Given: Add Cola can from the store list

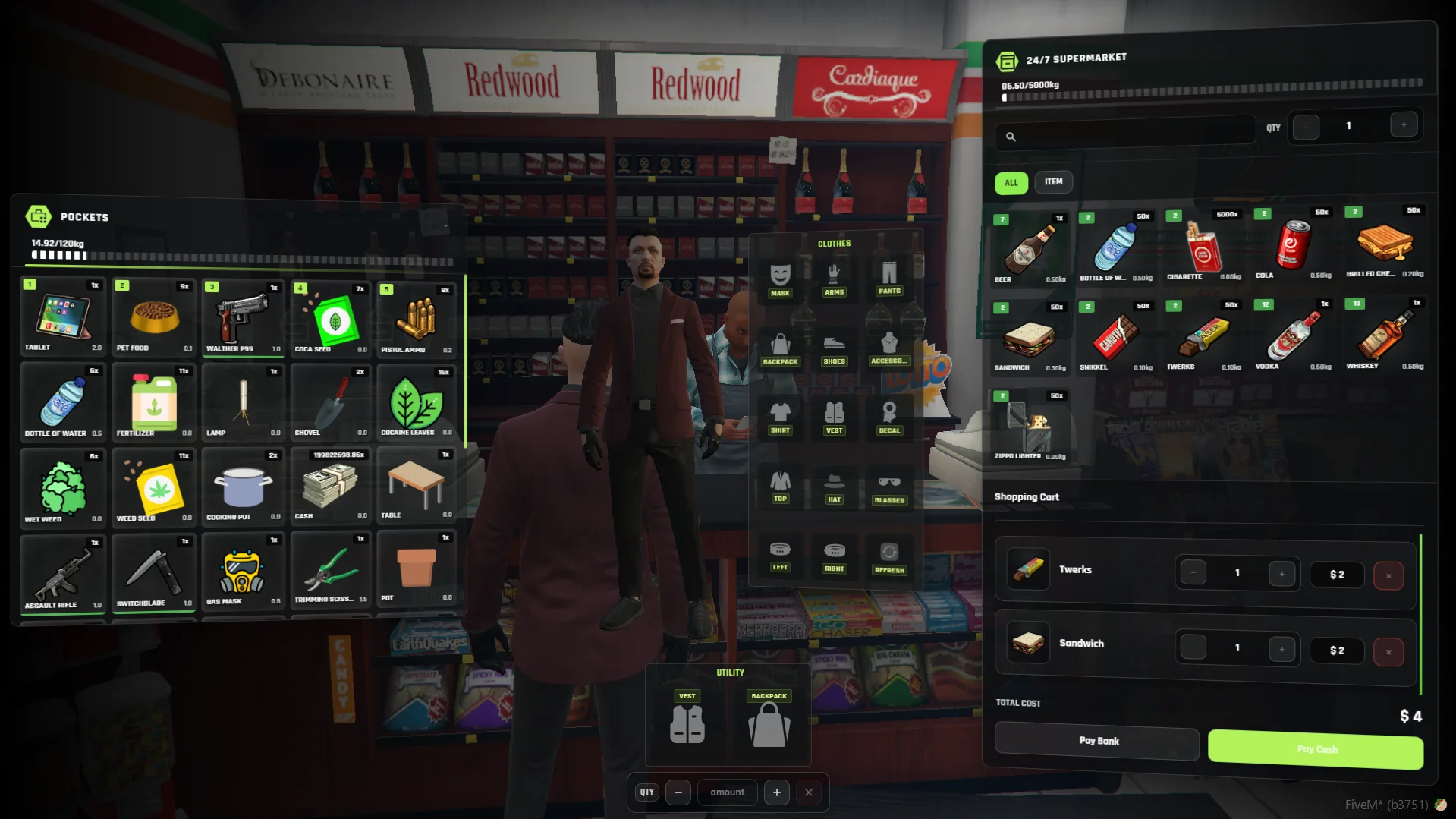Looking at the screenshot, I should (x=1294, y=244).
